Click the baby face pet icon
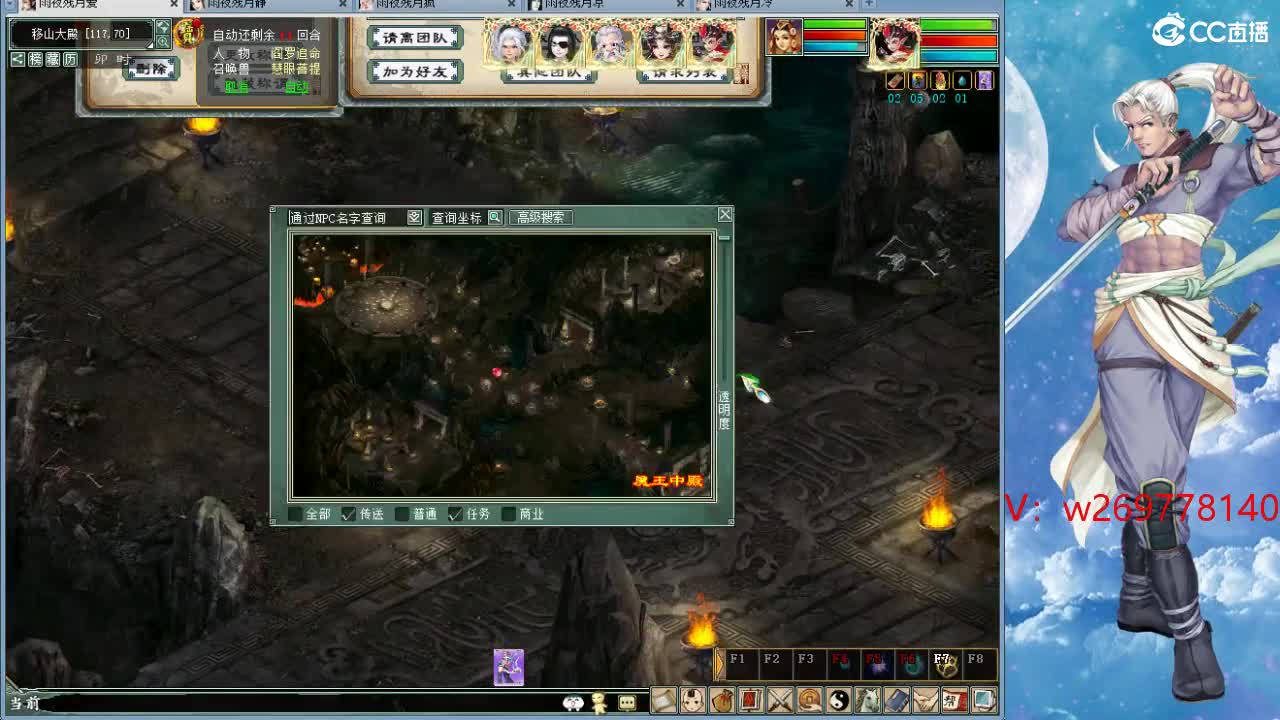 click(692, 700)
